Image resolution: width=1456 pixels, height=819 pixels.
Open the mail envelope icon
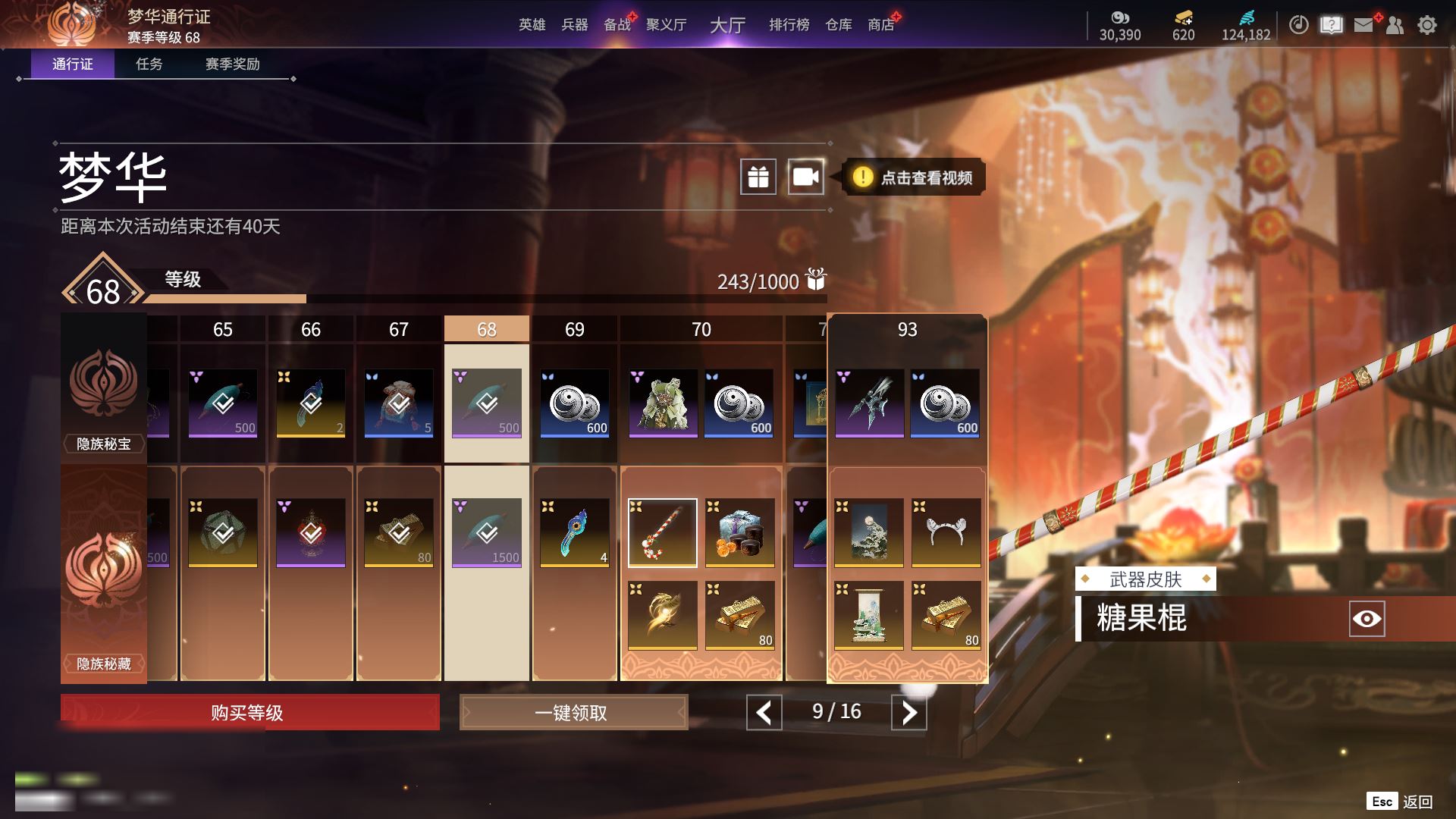(1363, 25)
